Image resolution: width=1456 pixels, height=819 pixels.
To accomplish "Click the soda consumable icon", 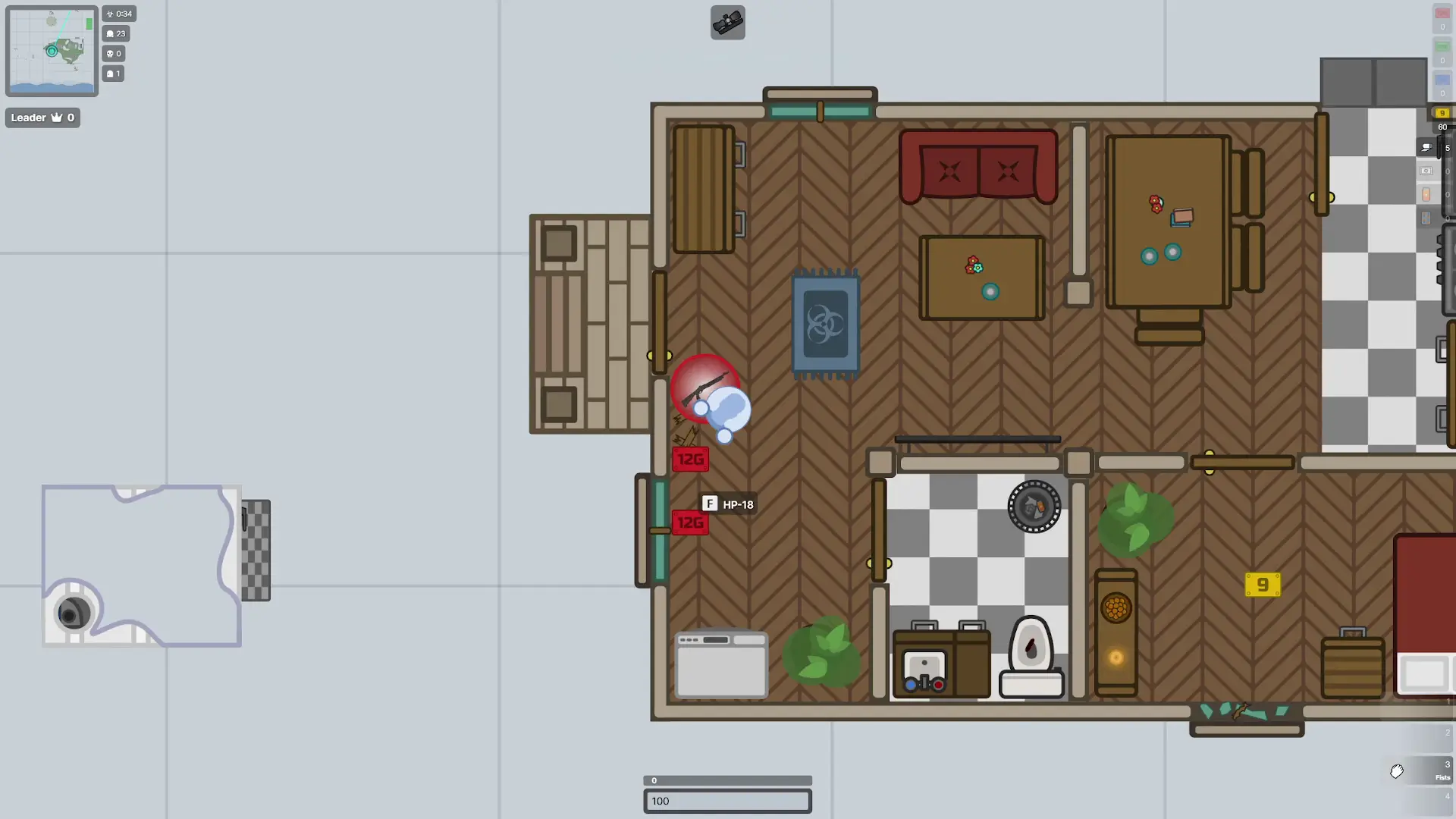I will click(1426, 193).
